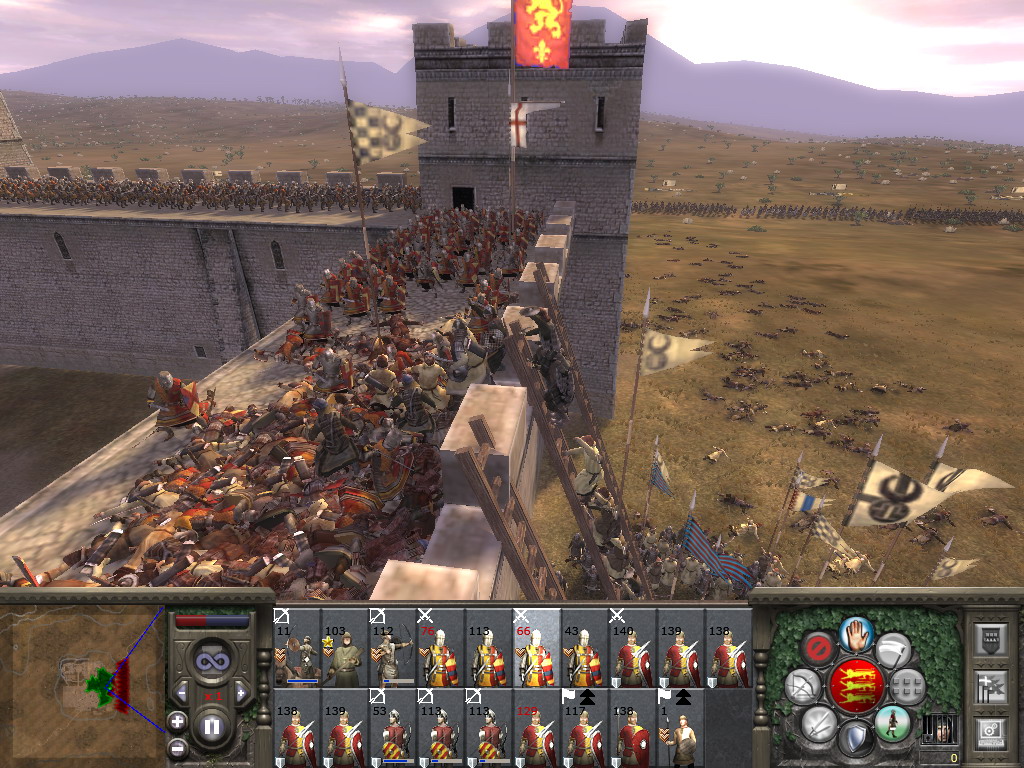Screen dimensions: 1024x768
Task: Select the 11-man cavalry unit card
Action: click(x=297, y=649)
